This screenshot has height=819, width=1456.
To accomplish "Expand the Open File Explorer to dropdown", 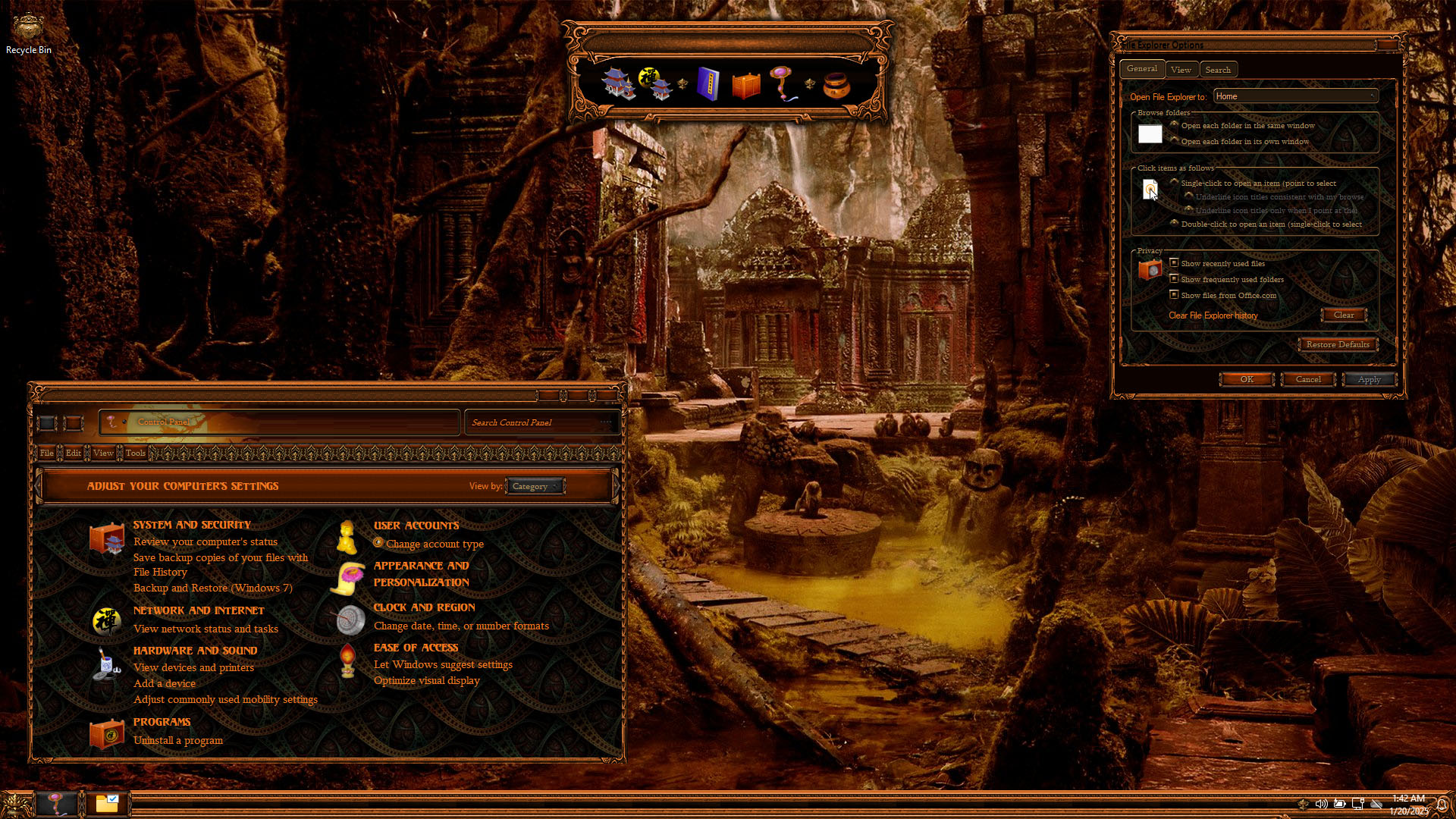I will tap(1295, 96).
